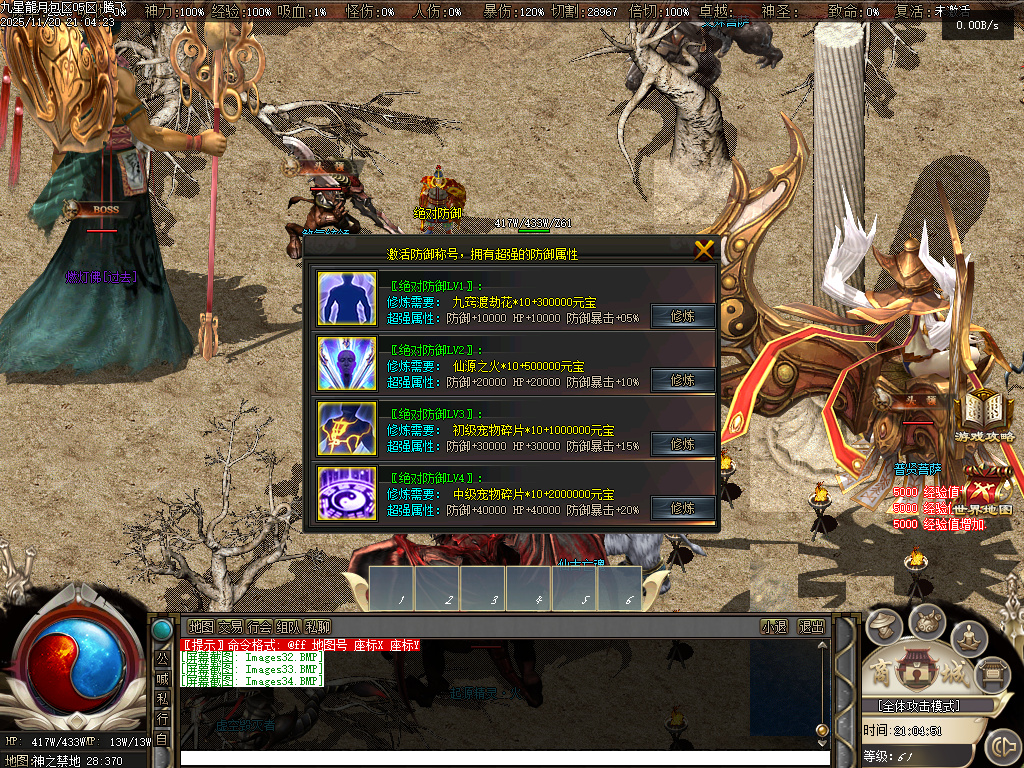Image resolution: width=1024 pixels, height=768 pixels.
Task: Click the chat text input field
Action: [500, 758]
